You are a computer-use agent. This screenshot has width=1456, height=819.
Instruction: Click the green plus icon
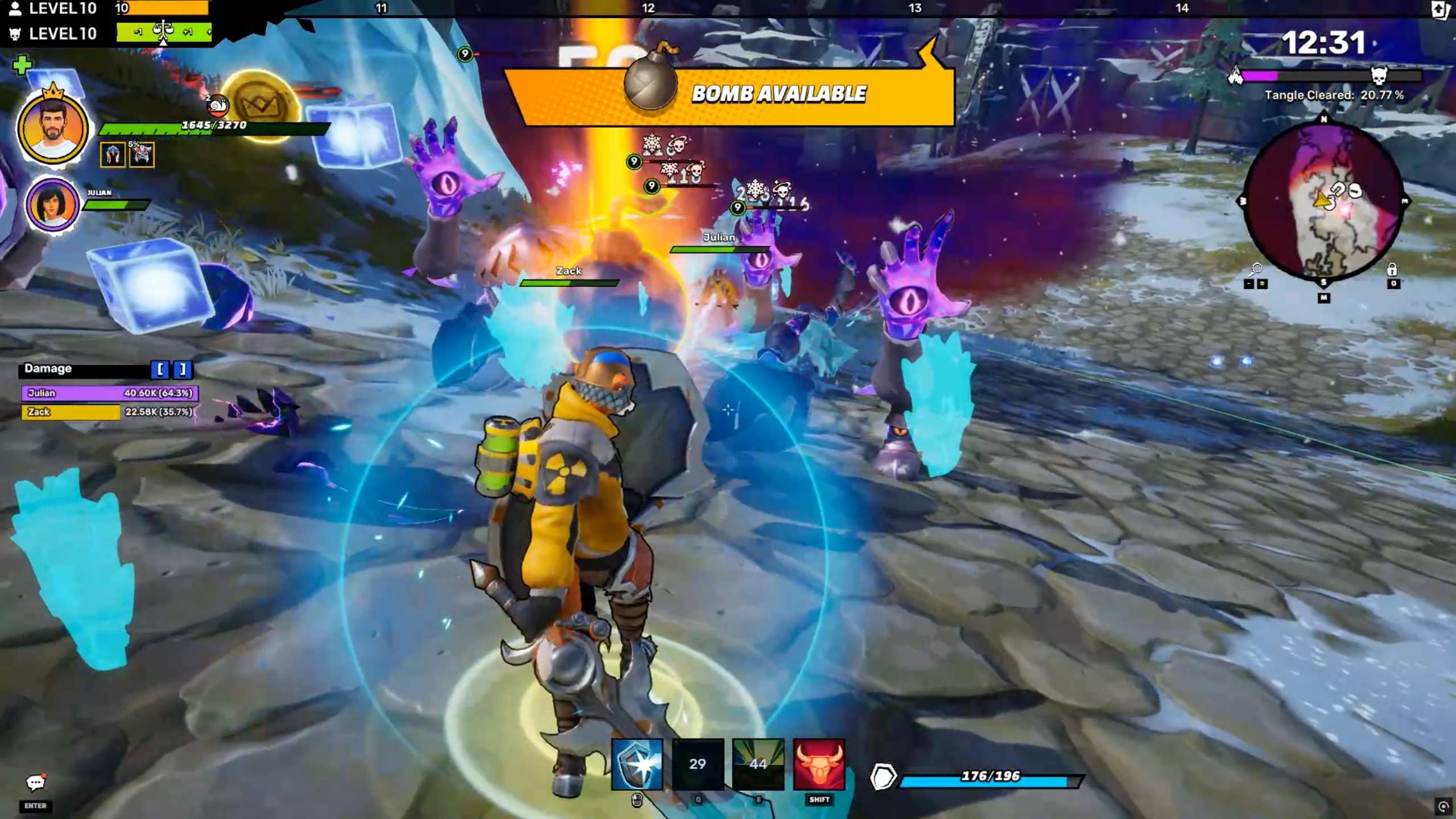[x=22, y=65]
